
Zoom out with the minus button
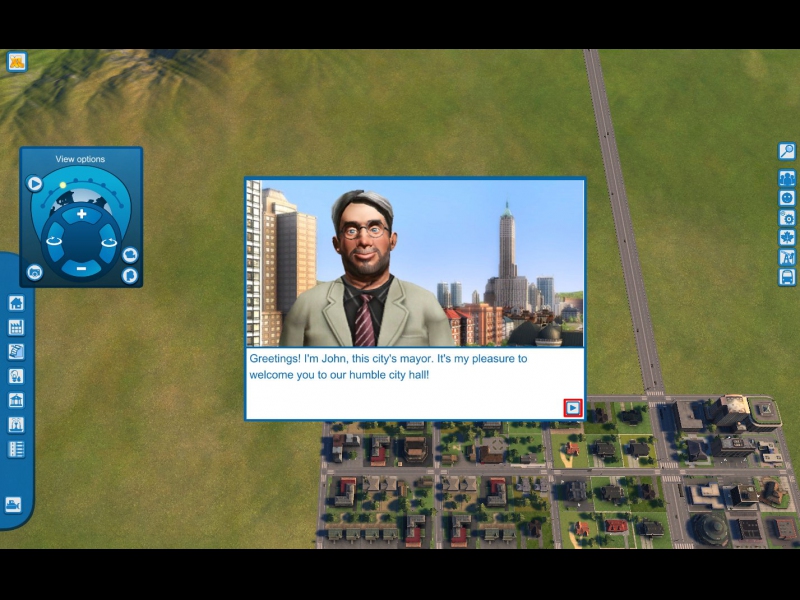point(82,267)
